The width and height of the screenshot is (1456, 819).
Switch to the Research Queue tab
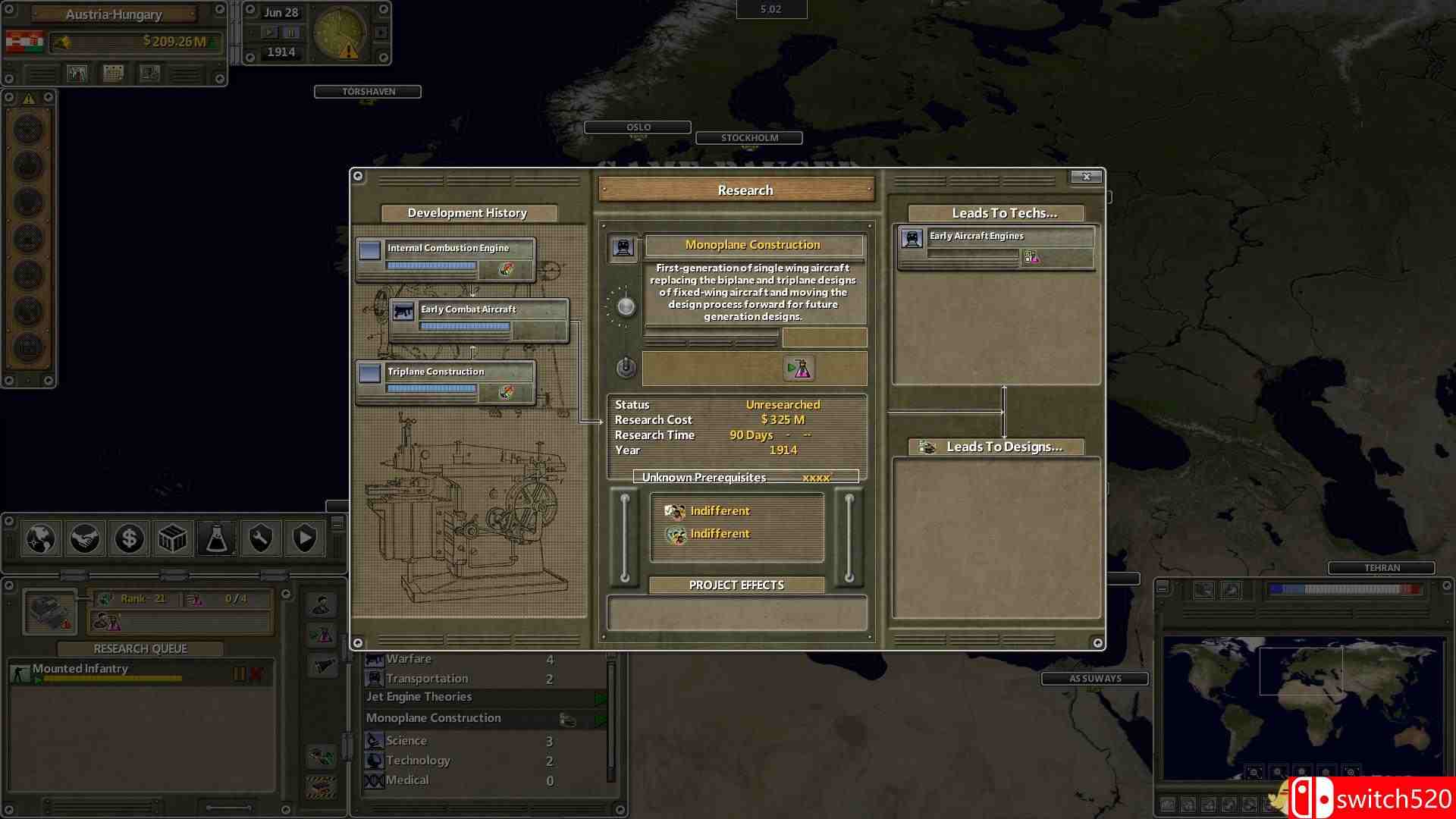pyautogui.click(x=139, y=648)
